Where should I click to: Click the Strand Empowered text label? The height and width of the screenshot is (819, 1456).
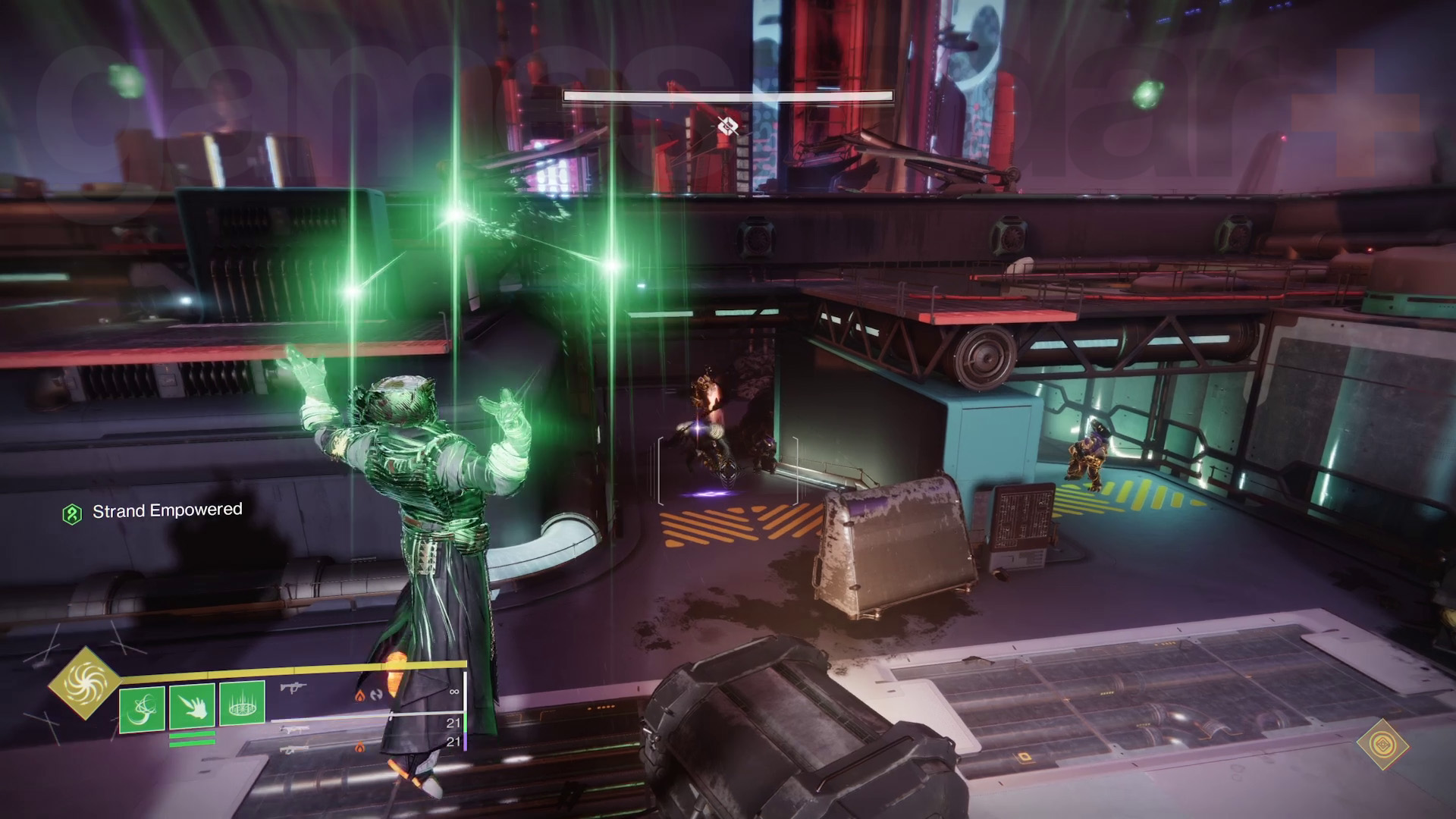pyautogui.click(x=167, y=511)
